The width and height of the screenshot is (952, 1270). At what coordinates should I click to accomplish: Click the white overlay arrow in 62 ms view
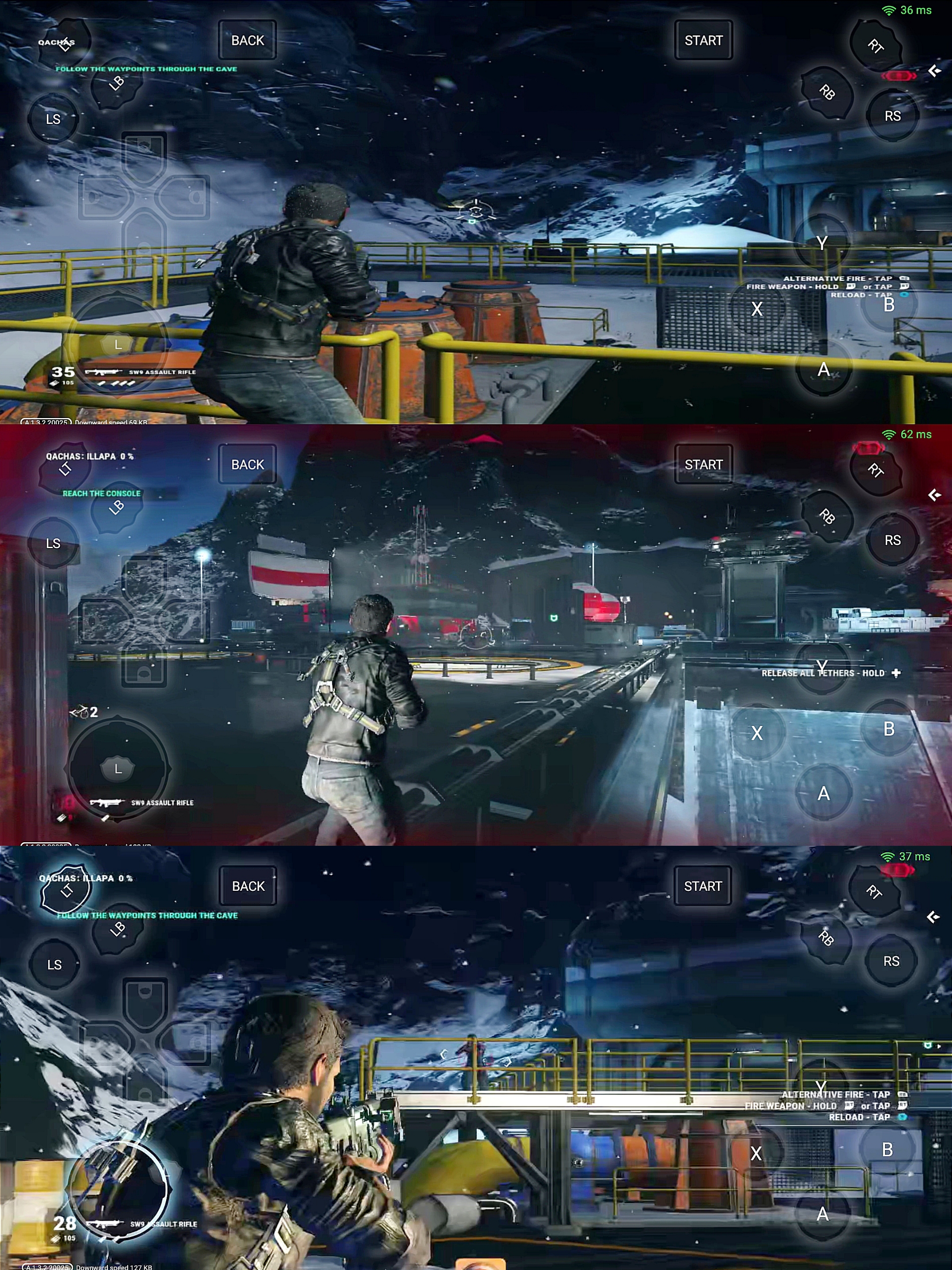pyautogui.click(x=935, y=495)
